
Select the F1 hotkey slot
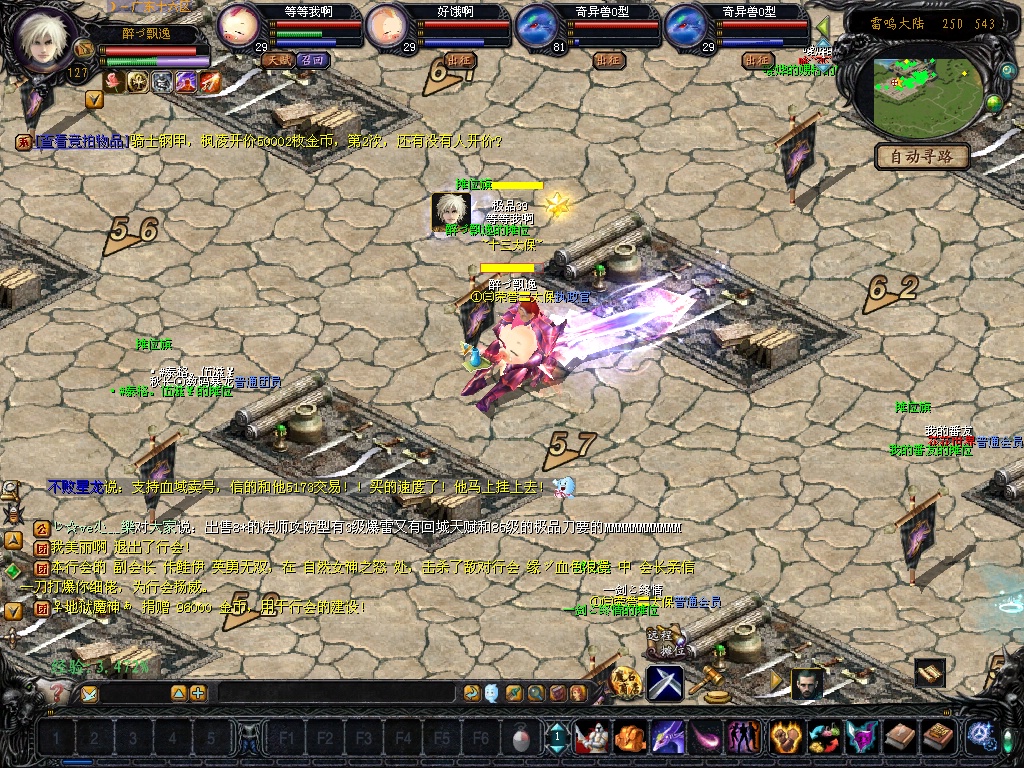point(286,739)
